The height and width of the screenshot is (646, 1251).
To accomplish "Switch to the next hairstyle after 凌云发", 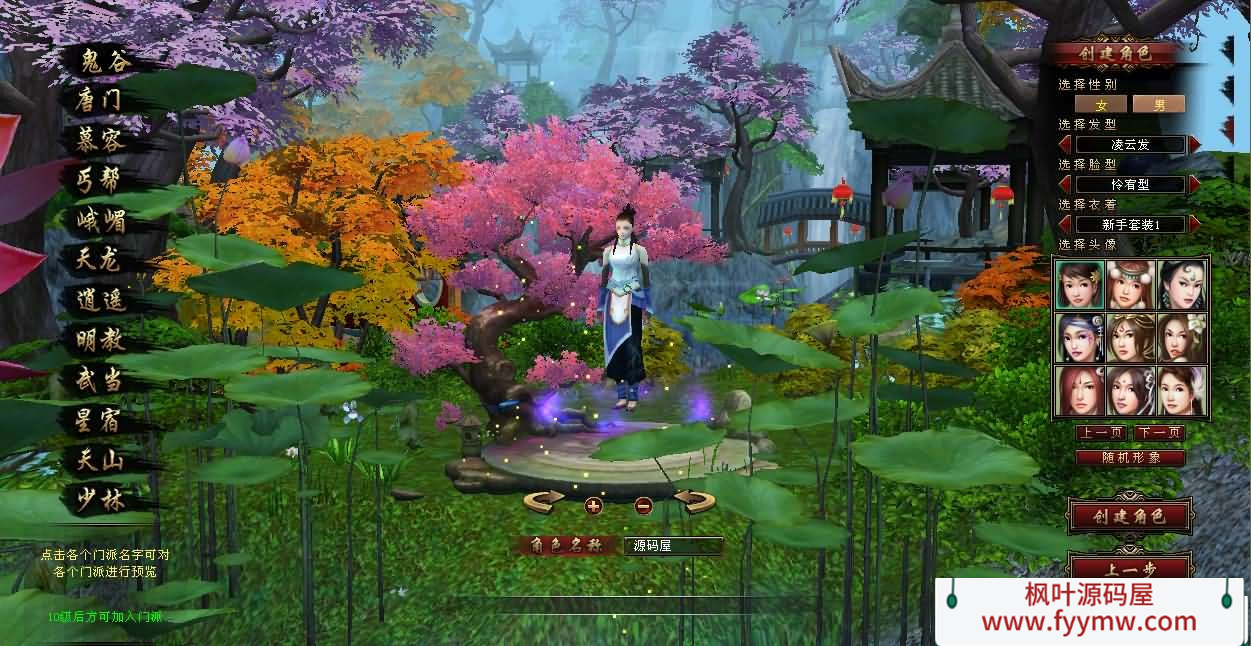I will (1195, 144).
